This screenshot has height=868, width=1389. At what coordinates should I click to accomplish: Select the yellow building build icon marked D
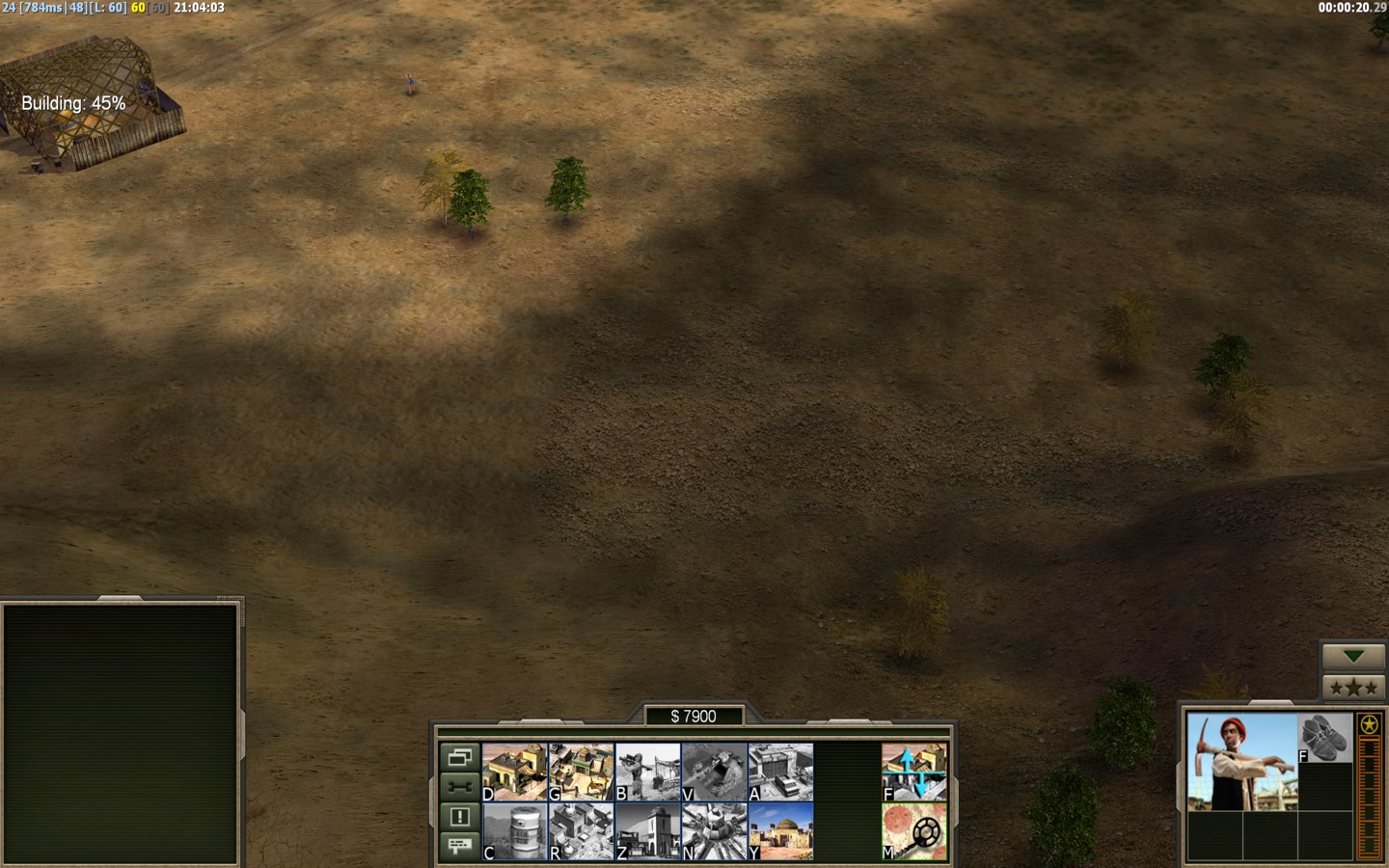(515, 772)
